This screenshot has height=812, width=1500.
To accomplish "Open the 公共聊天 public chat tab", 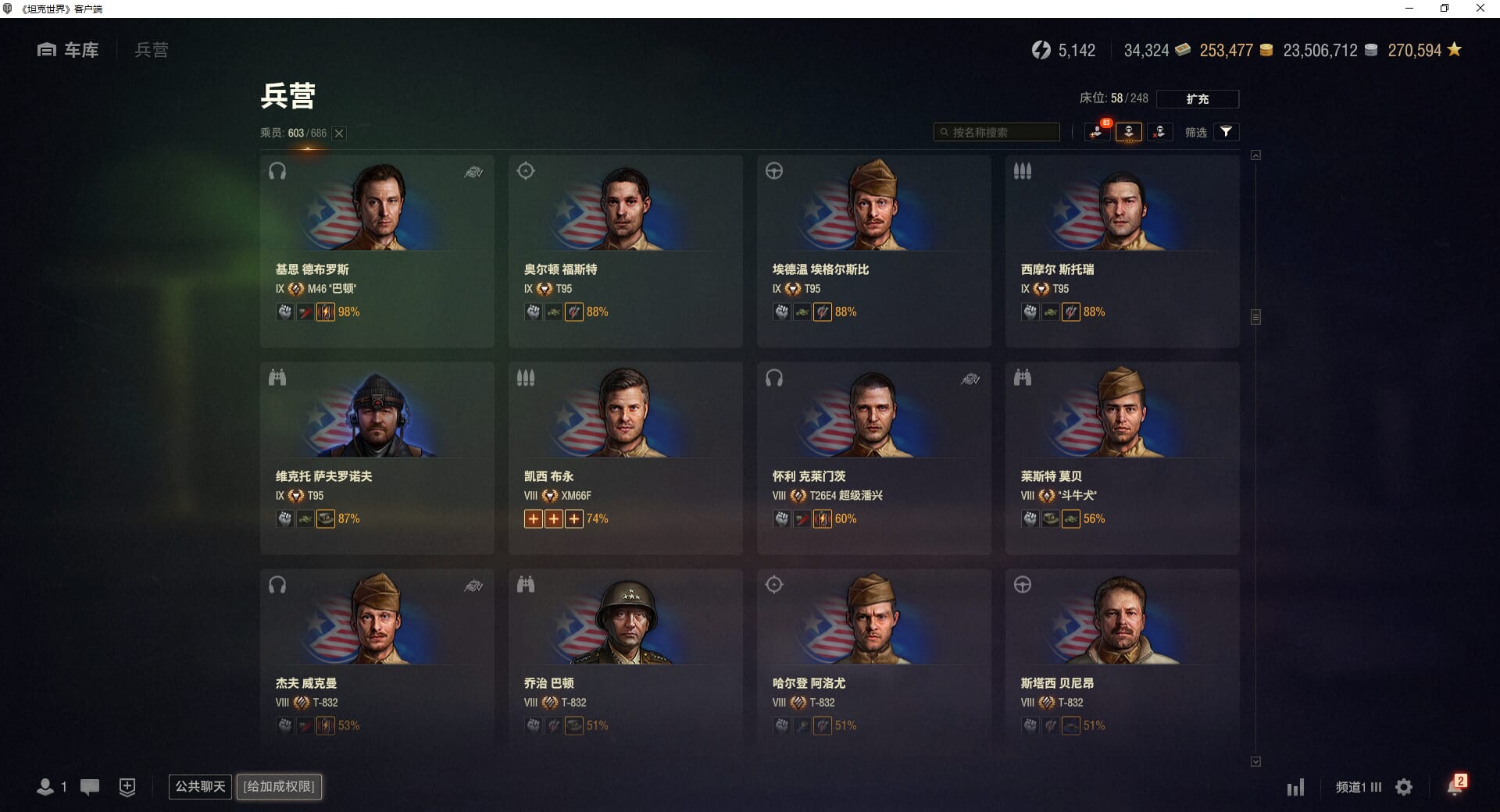I will click(x=200, y=786).
